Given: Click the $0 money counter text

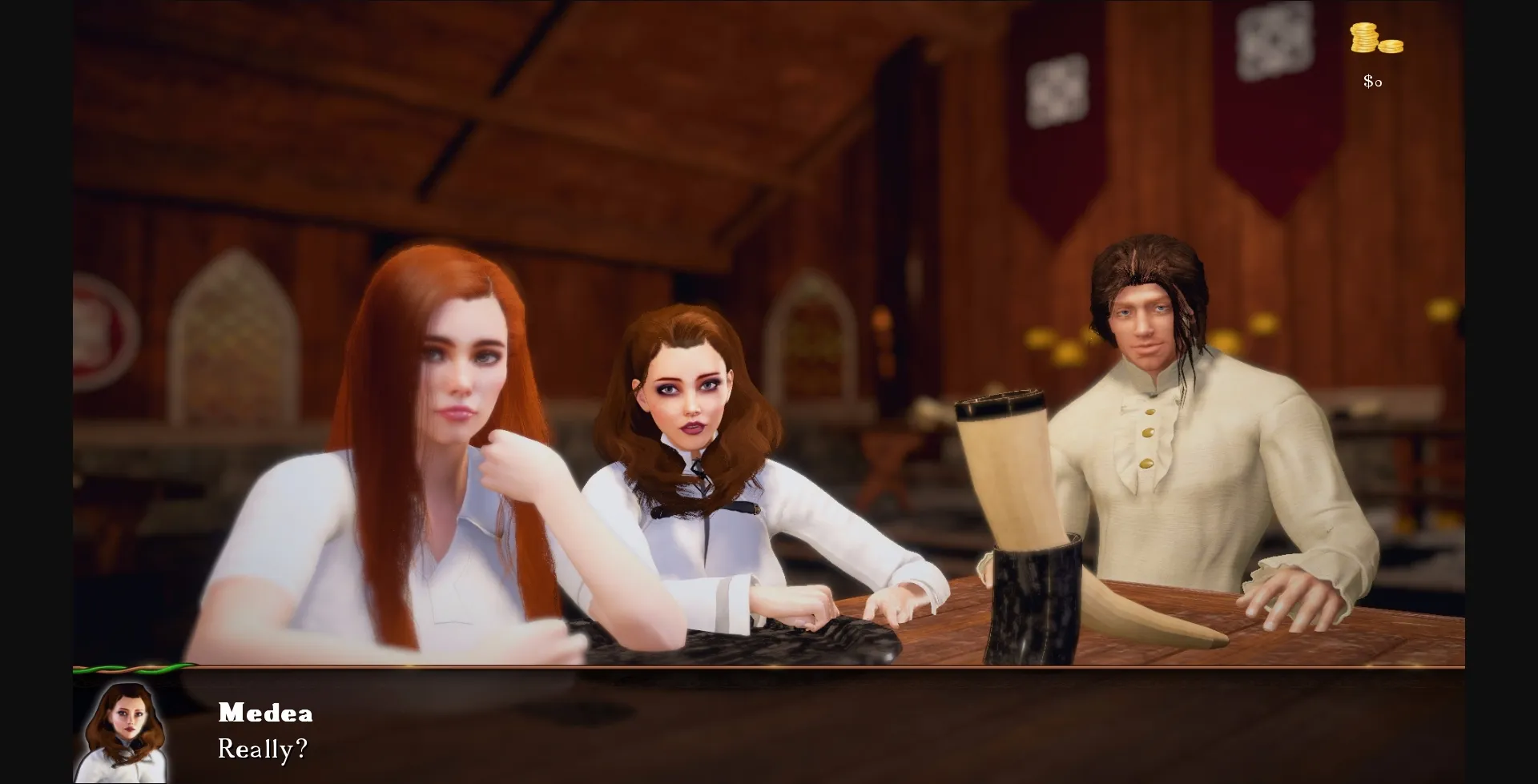Looking at the screenshot, I should click(x=1371, y=80).
